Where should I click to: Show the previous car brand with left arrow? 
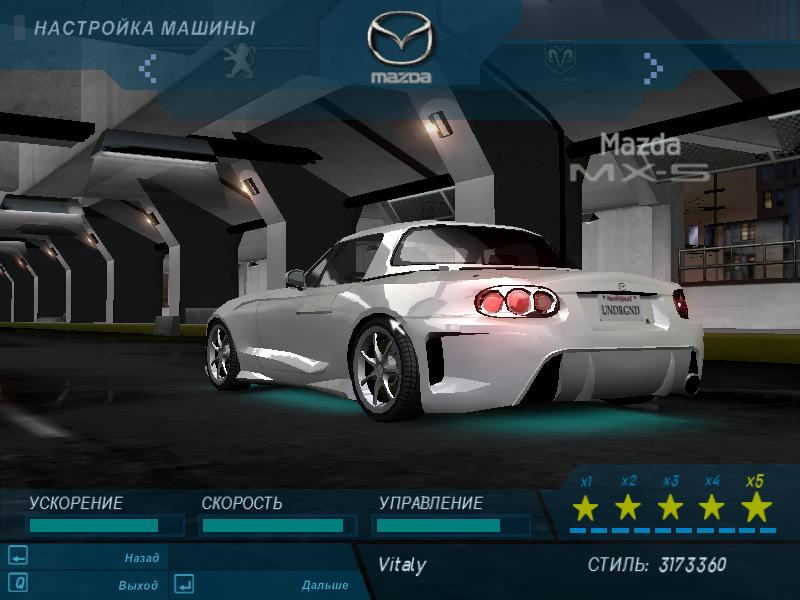148,68
